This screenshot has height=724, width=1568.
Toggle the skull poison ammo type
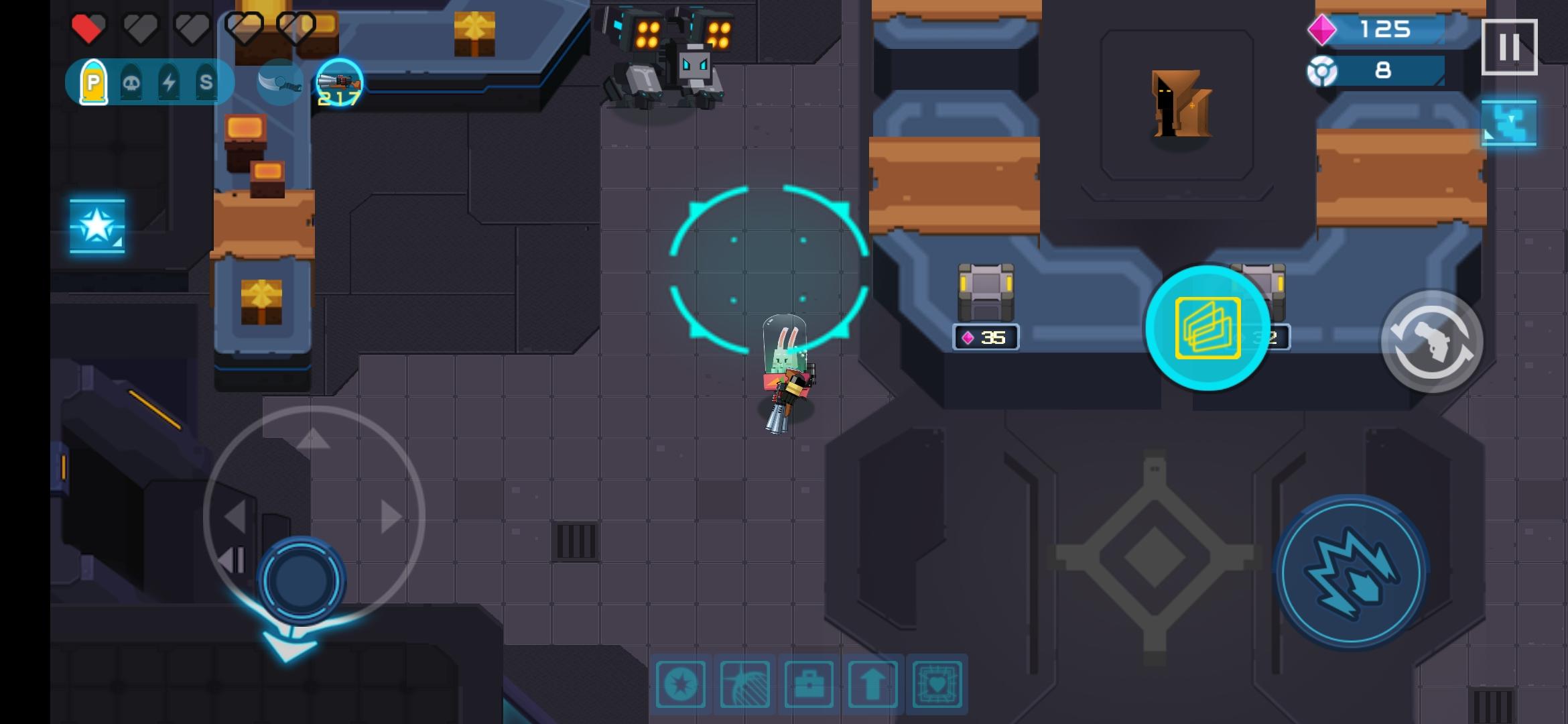click(132, 82)
